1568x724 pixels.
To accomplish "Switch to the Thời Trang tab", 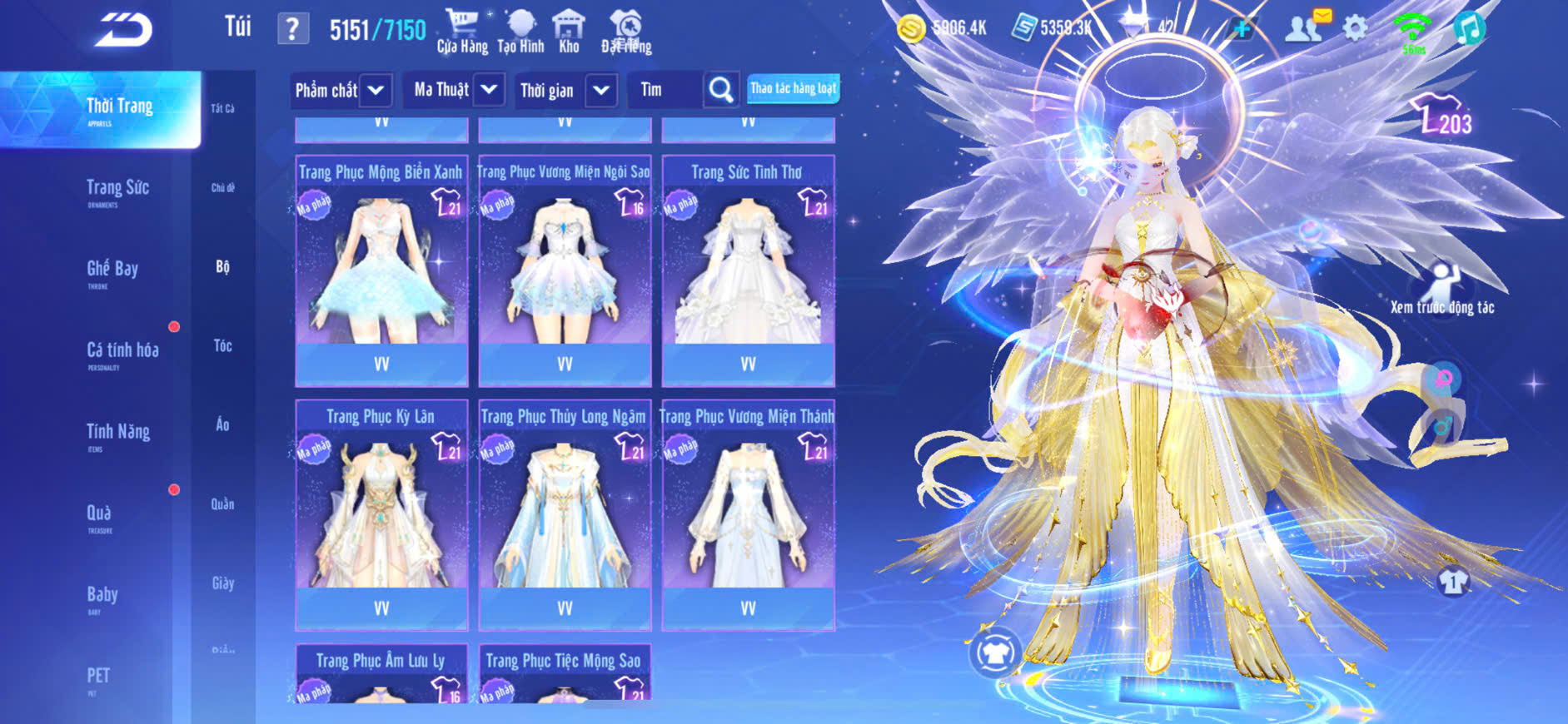I will pyautogui.click(x=119, y=108).
